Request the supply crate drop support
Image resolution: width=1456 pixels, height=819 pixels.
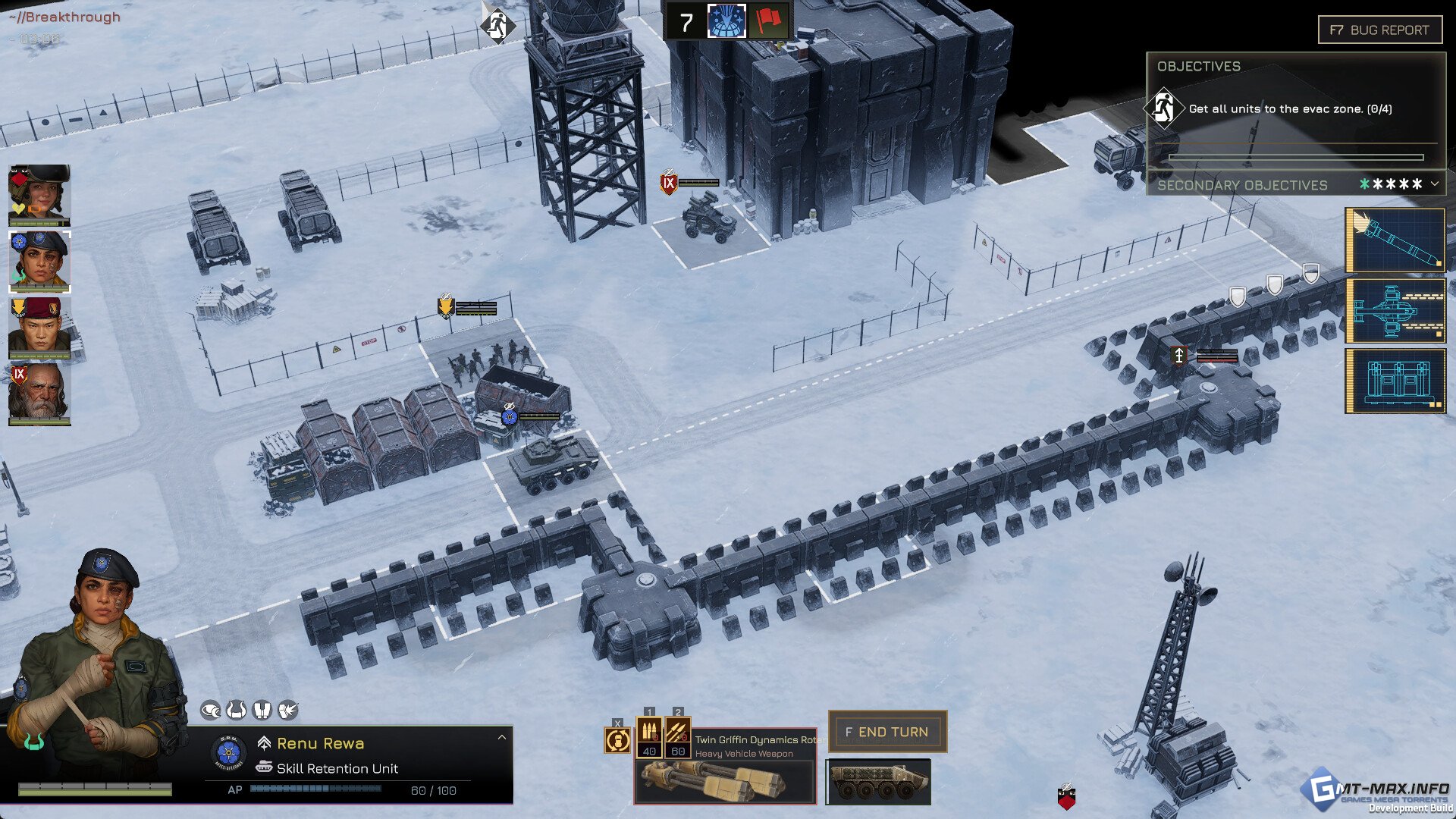1395,381
